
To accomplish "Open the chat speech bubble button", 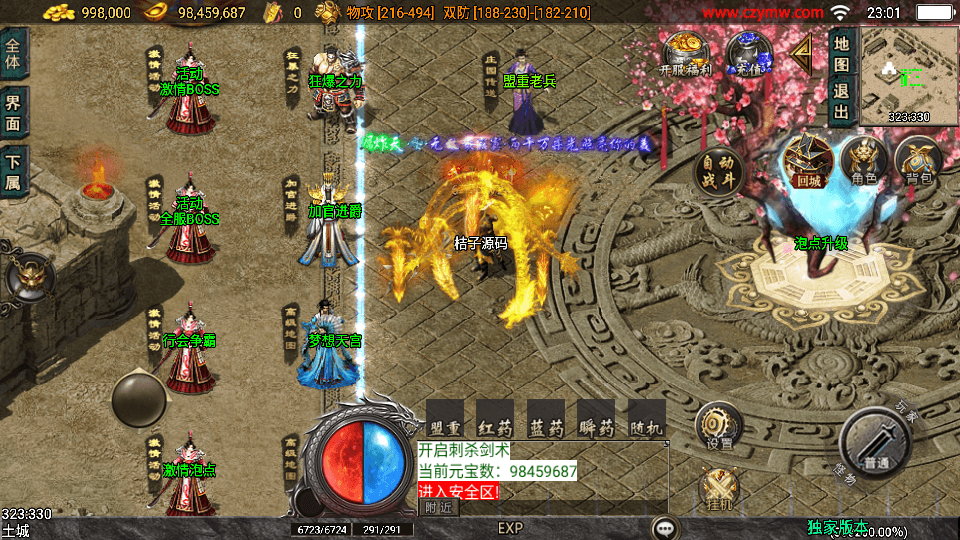I will (664, 527).
